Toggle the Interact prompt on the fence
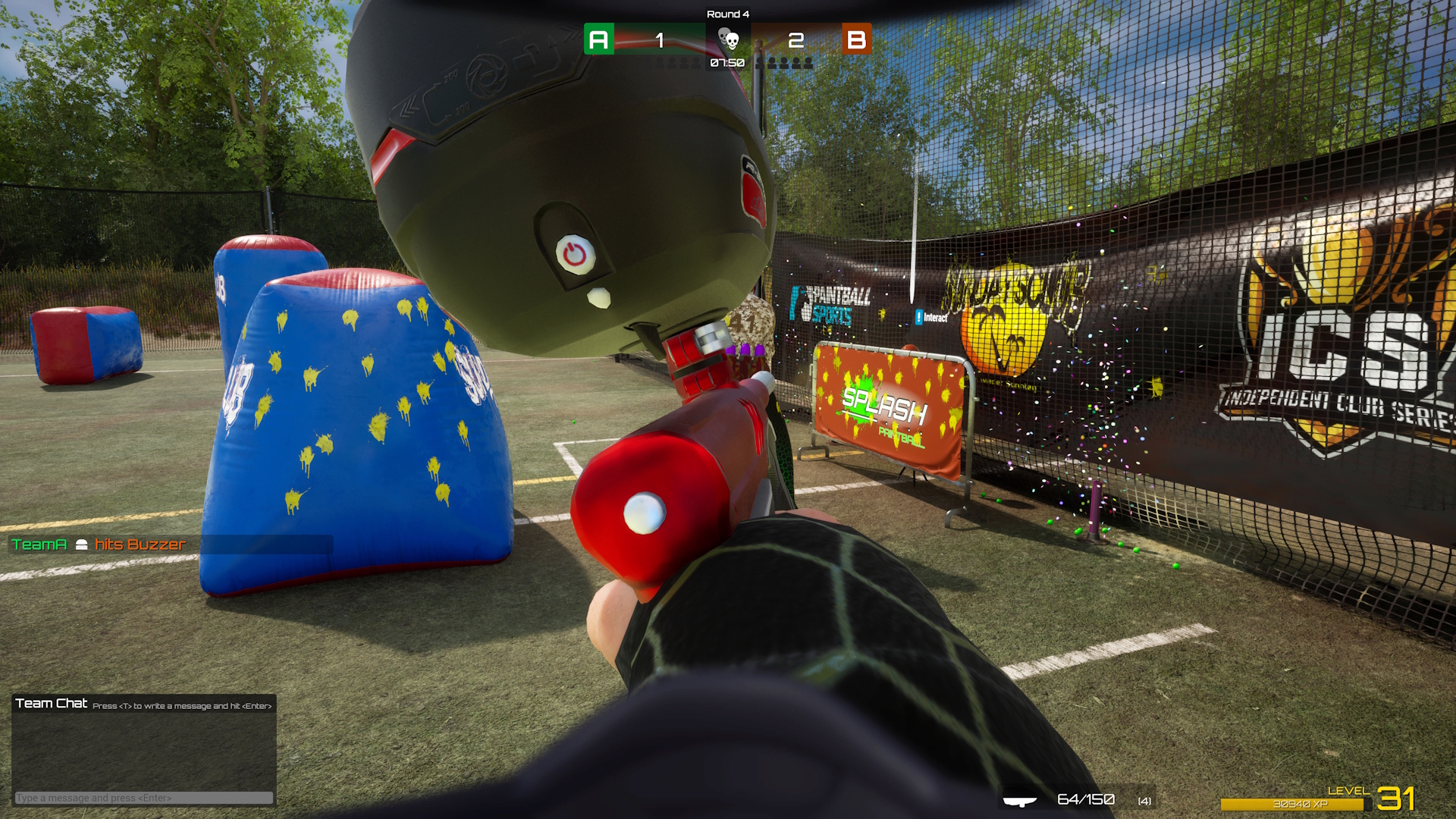Screen dimensions: 1456x819 click(x=934, y=318)
